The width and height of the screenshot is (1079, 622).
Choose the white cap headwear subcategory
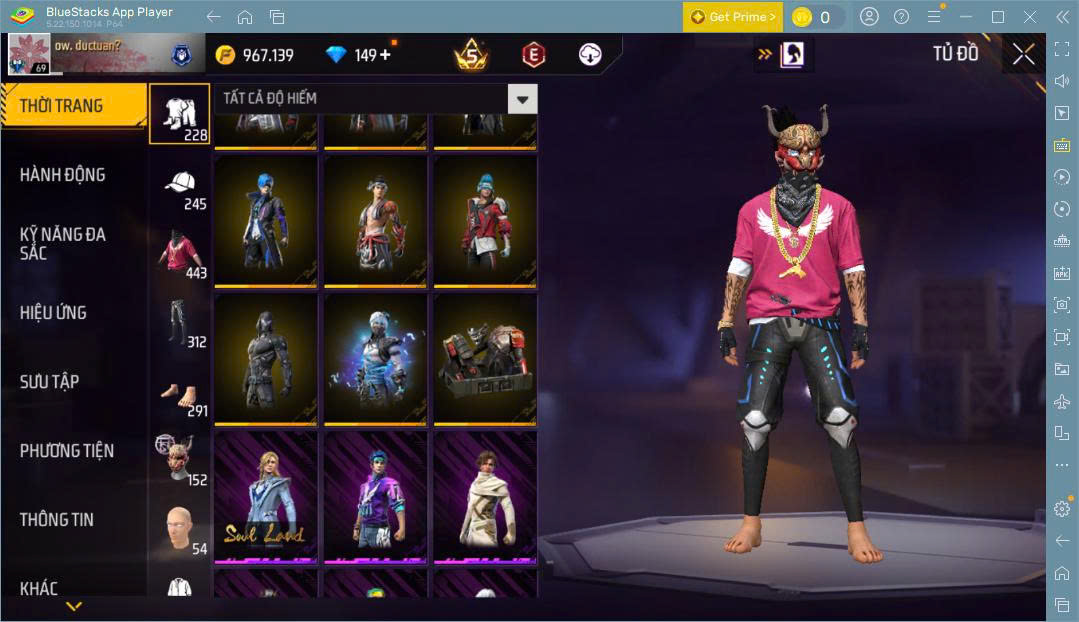click(180, 185)
